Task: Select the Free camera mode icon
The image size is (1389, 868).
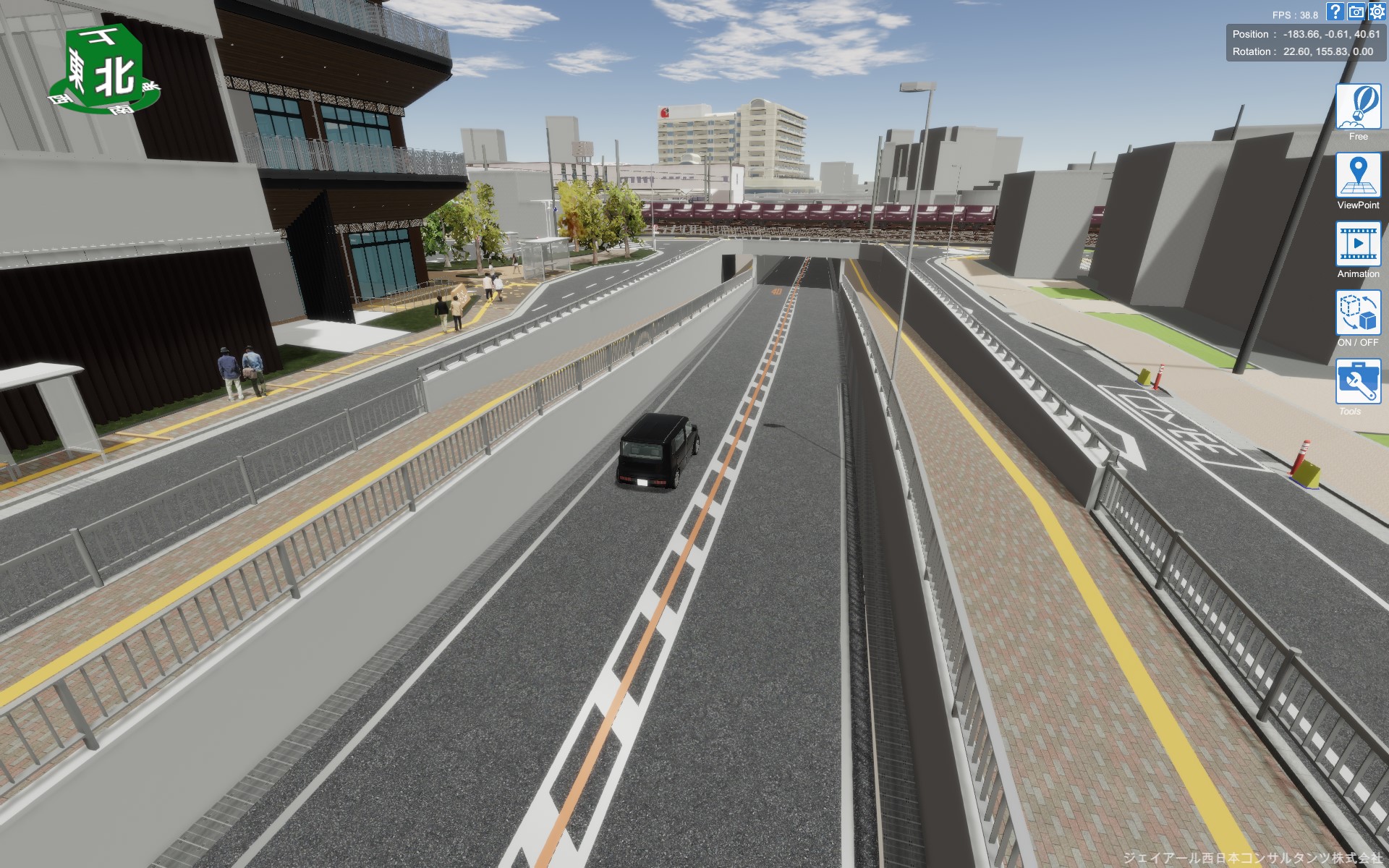Action: 1359,106
